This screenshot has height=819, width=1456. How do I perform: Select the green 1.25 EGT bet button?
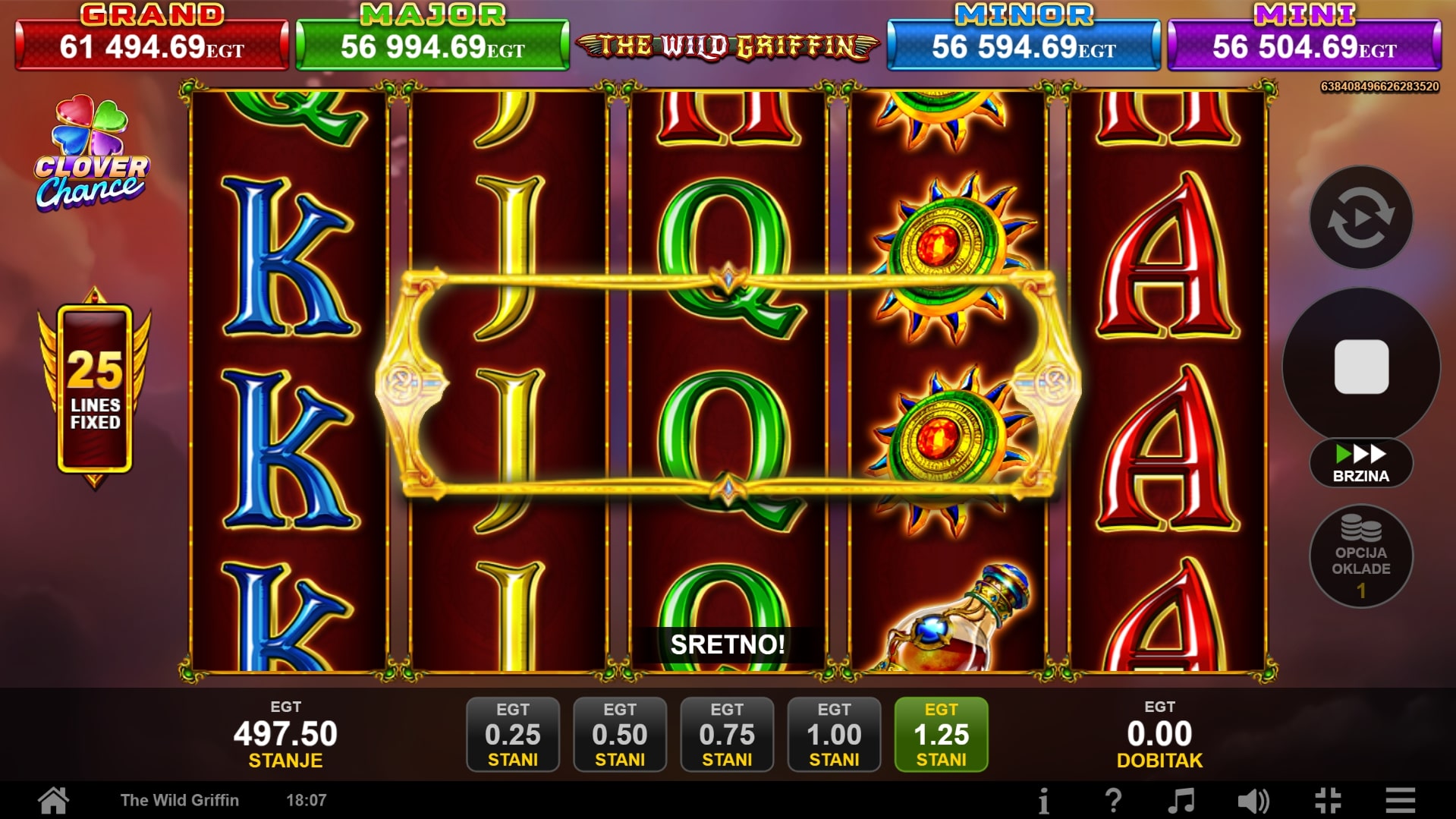pyautogui.click(x=941, y=734)
